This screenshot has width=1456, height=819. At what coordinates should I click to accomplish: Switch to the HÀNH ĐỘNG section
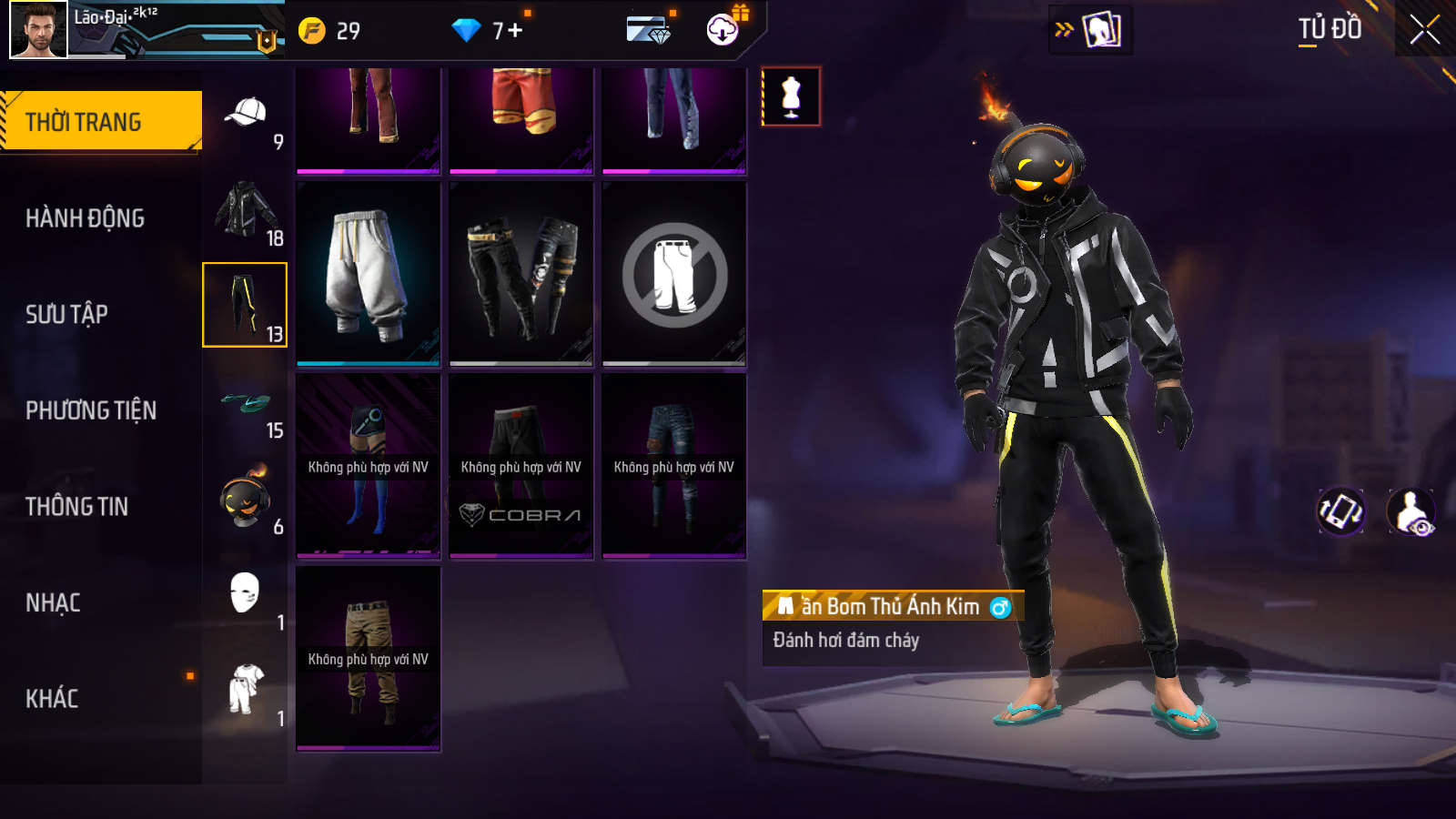tap(85, 218)
